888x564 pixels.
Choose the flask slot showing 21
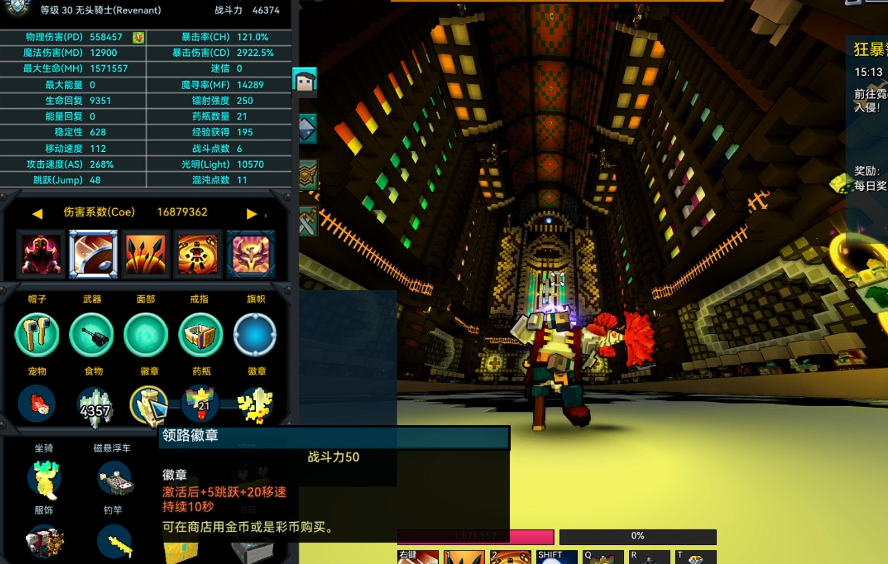[202, 405]
